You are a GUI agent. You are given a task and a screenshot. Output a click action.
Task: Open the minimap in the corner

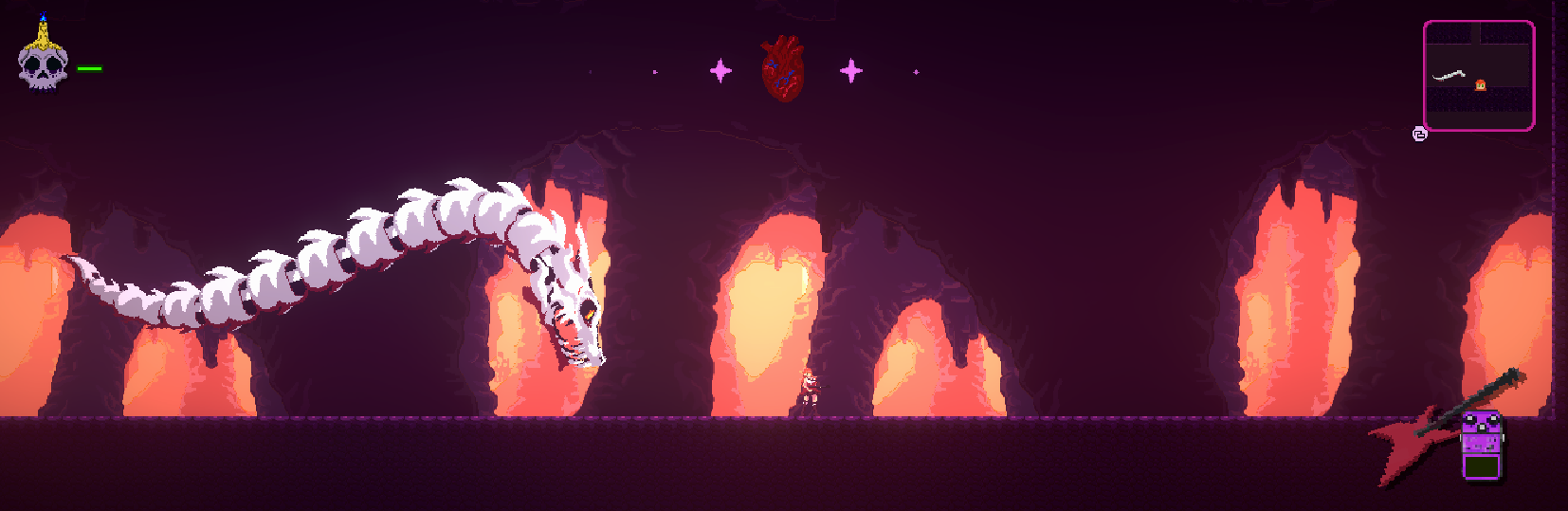tap(1478, 75)
